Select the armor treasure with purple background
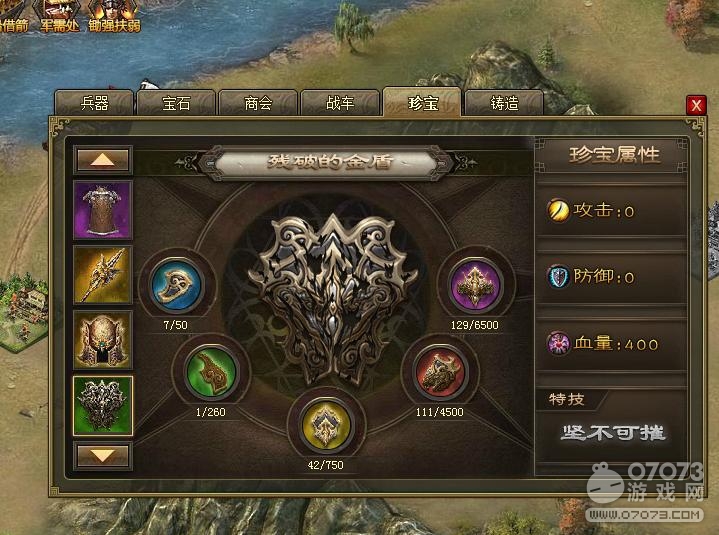This screenshot has width=719, height=535. click(103, 210)
